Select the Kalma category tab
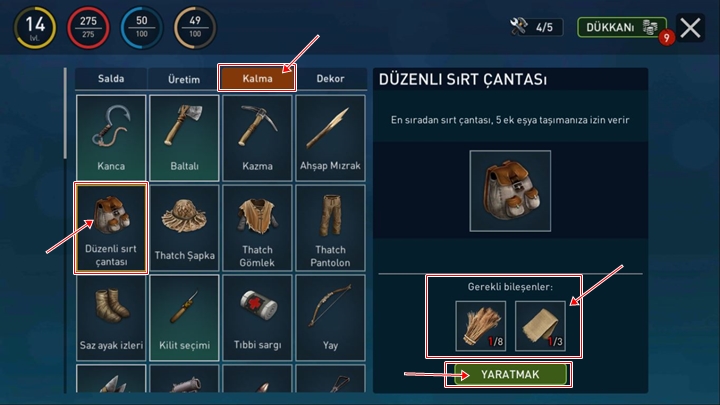 (x=257, y=79)
